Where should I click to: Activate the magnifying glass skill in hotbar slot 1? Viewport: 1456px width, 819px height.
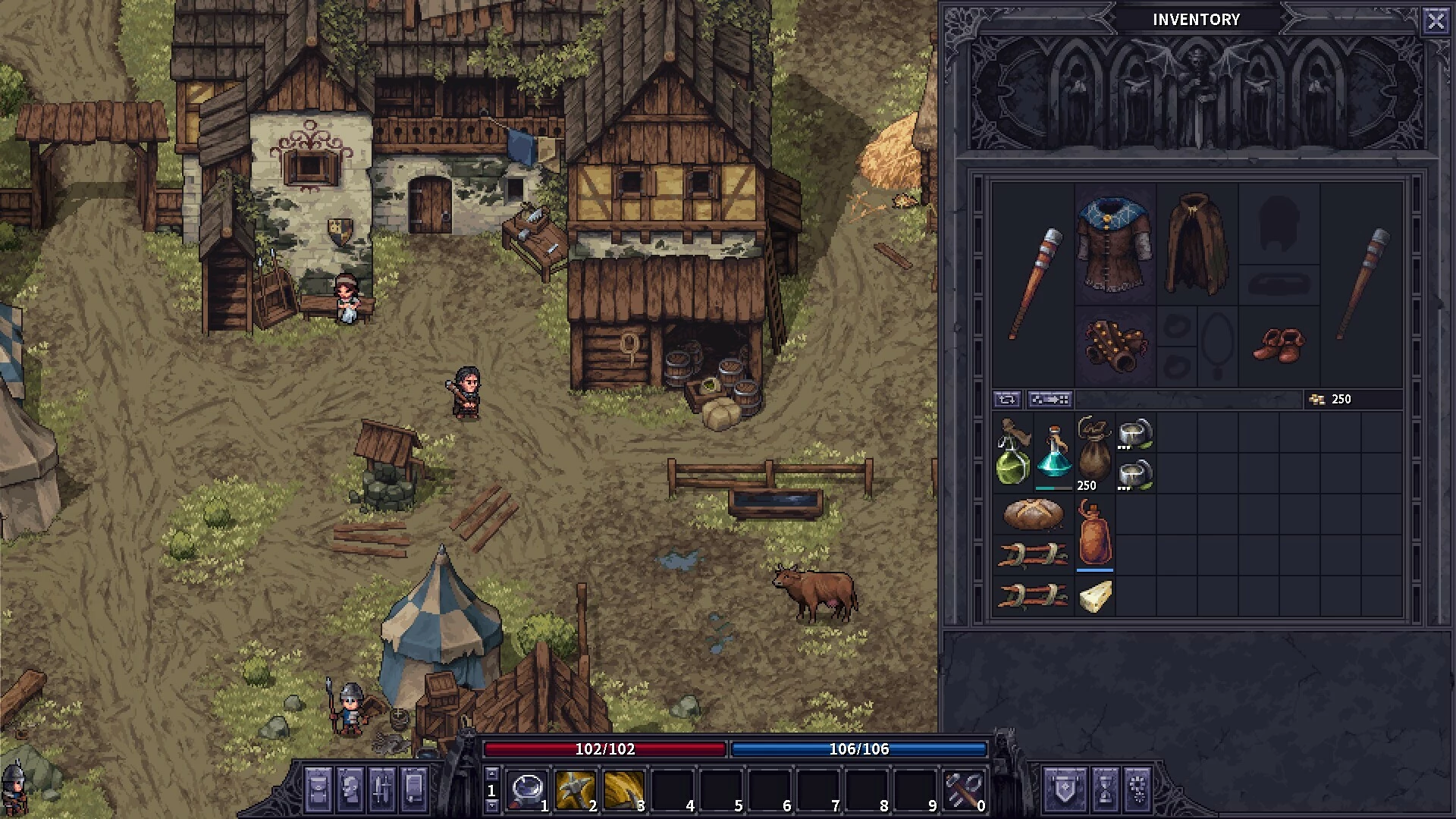[x=527, y=790]
